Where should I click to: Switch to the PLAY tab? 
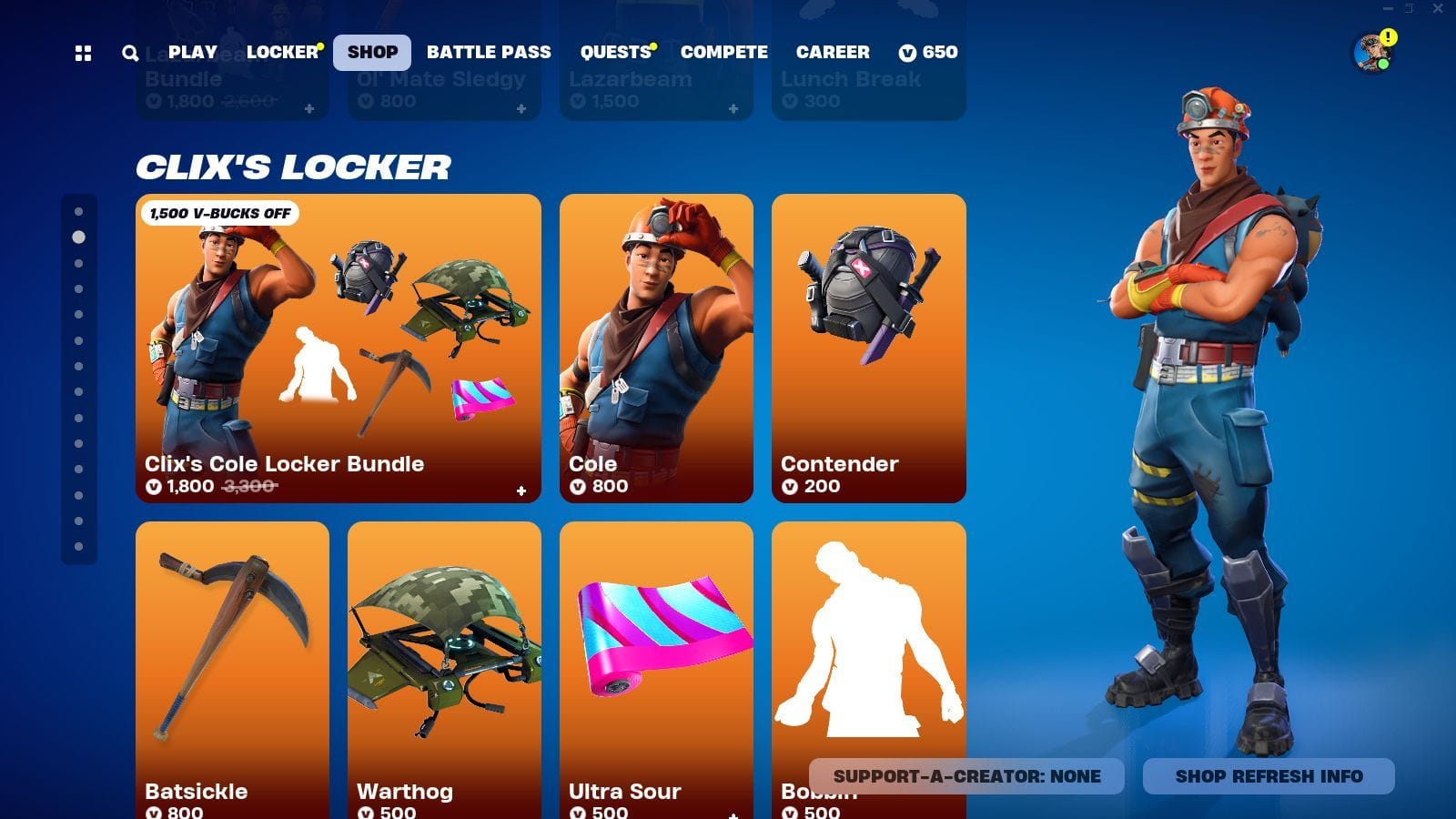(192, 52)
